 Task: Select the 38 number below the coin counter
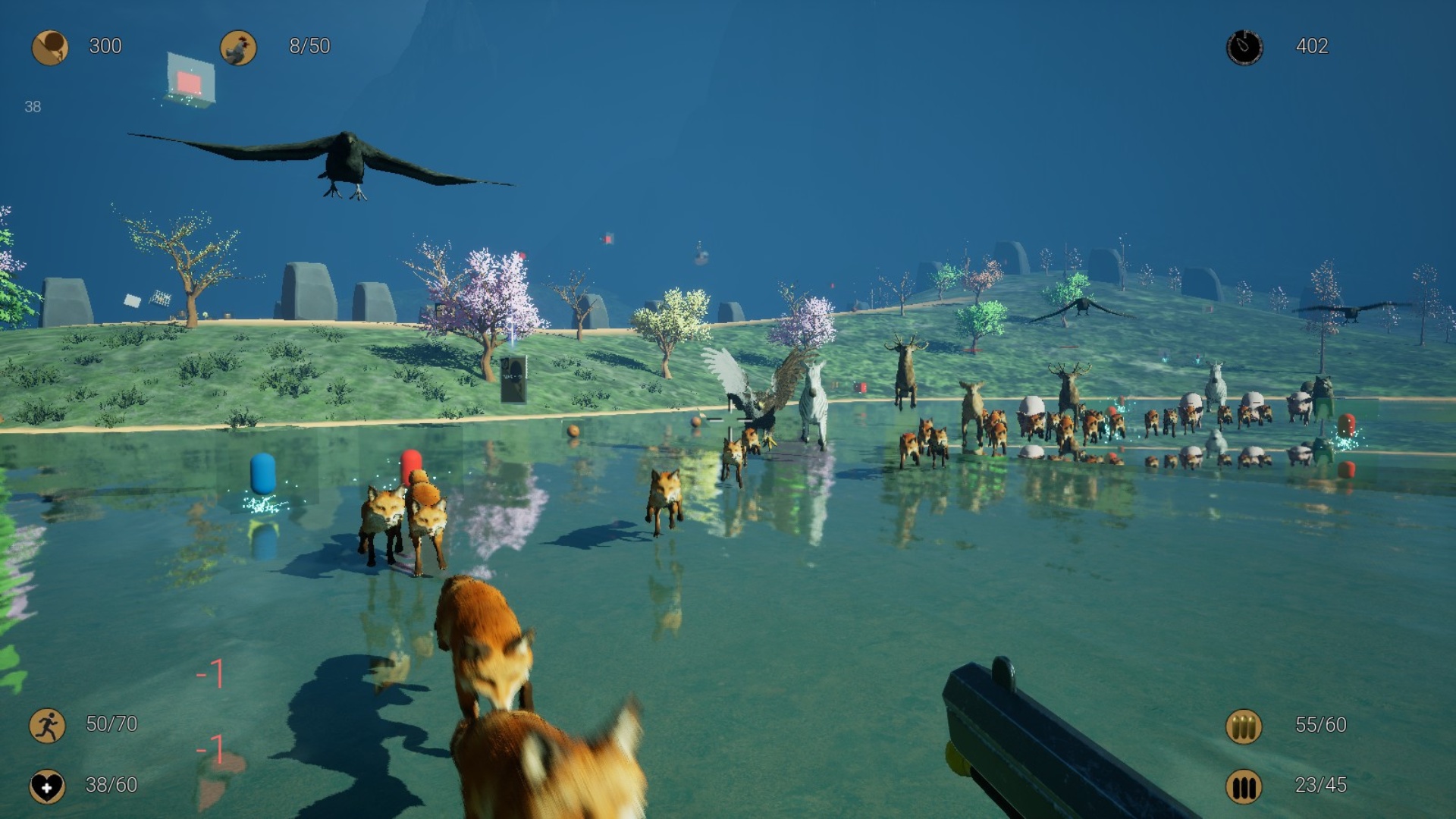coord(32,106)
